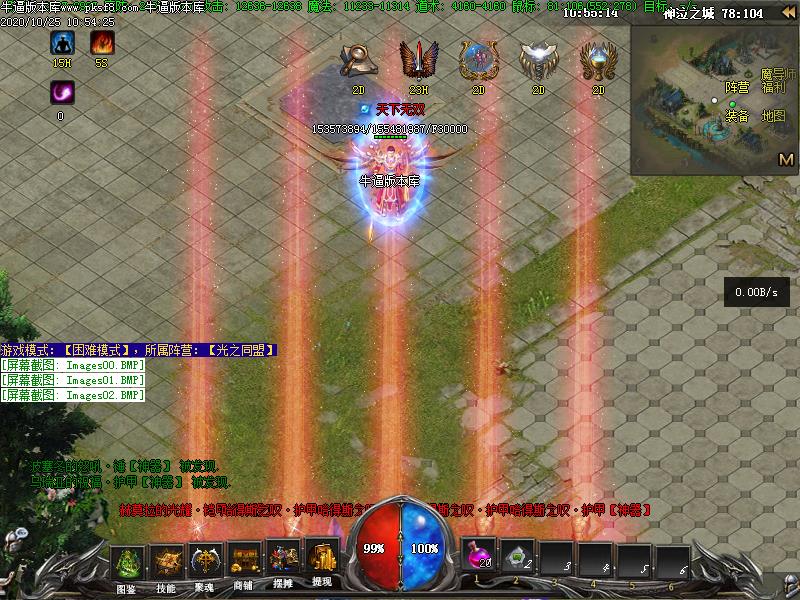
Task: Toggle the minimap M button
Action: tap(786, 158)
